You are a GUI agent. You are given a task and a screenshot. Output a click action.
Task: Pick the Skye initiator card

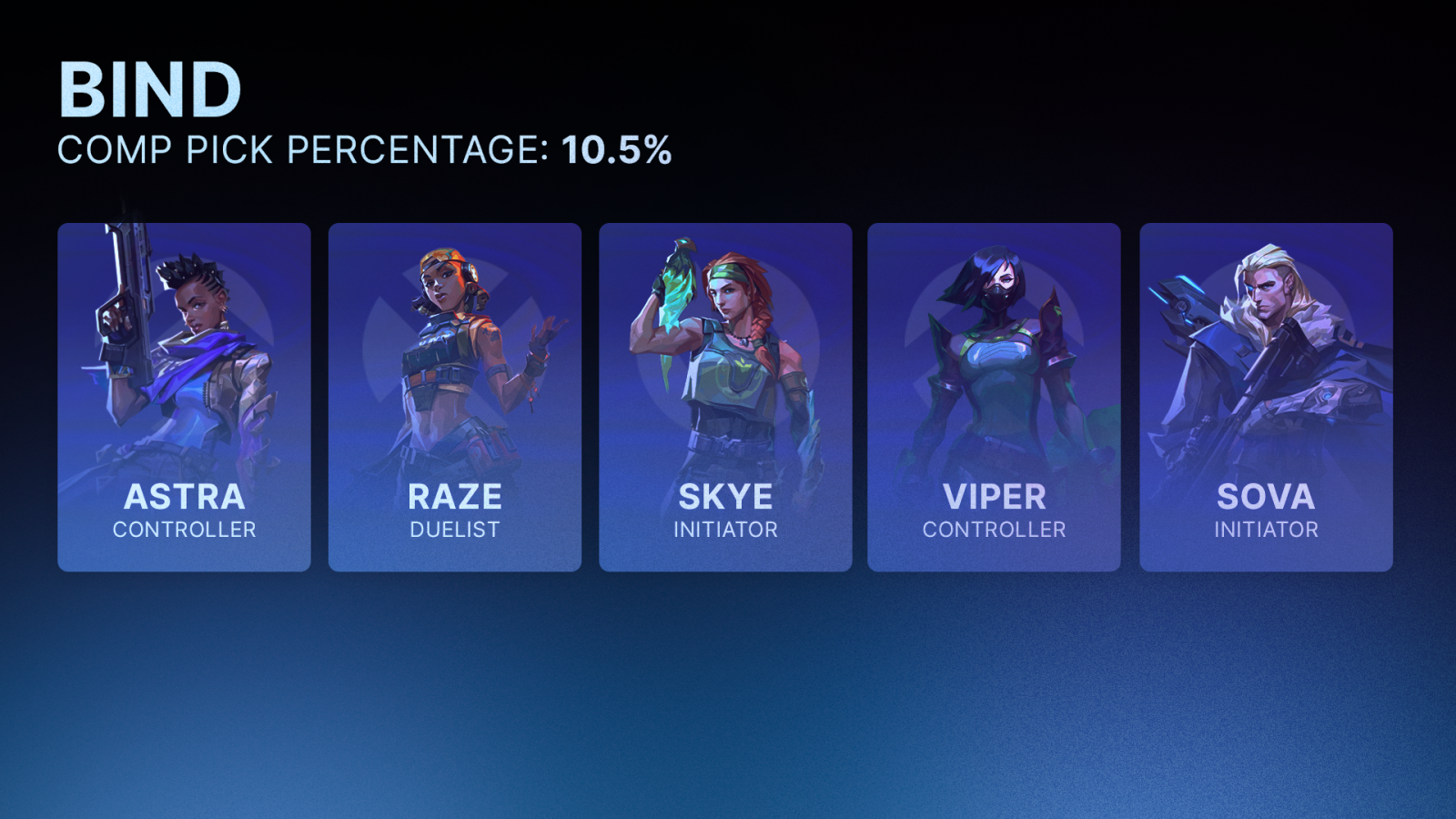click(x=725, y=398)
